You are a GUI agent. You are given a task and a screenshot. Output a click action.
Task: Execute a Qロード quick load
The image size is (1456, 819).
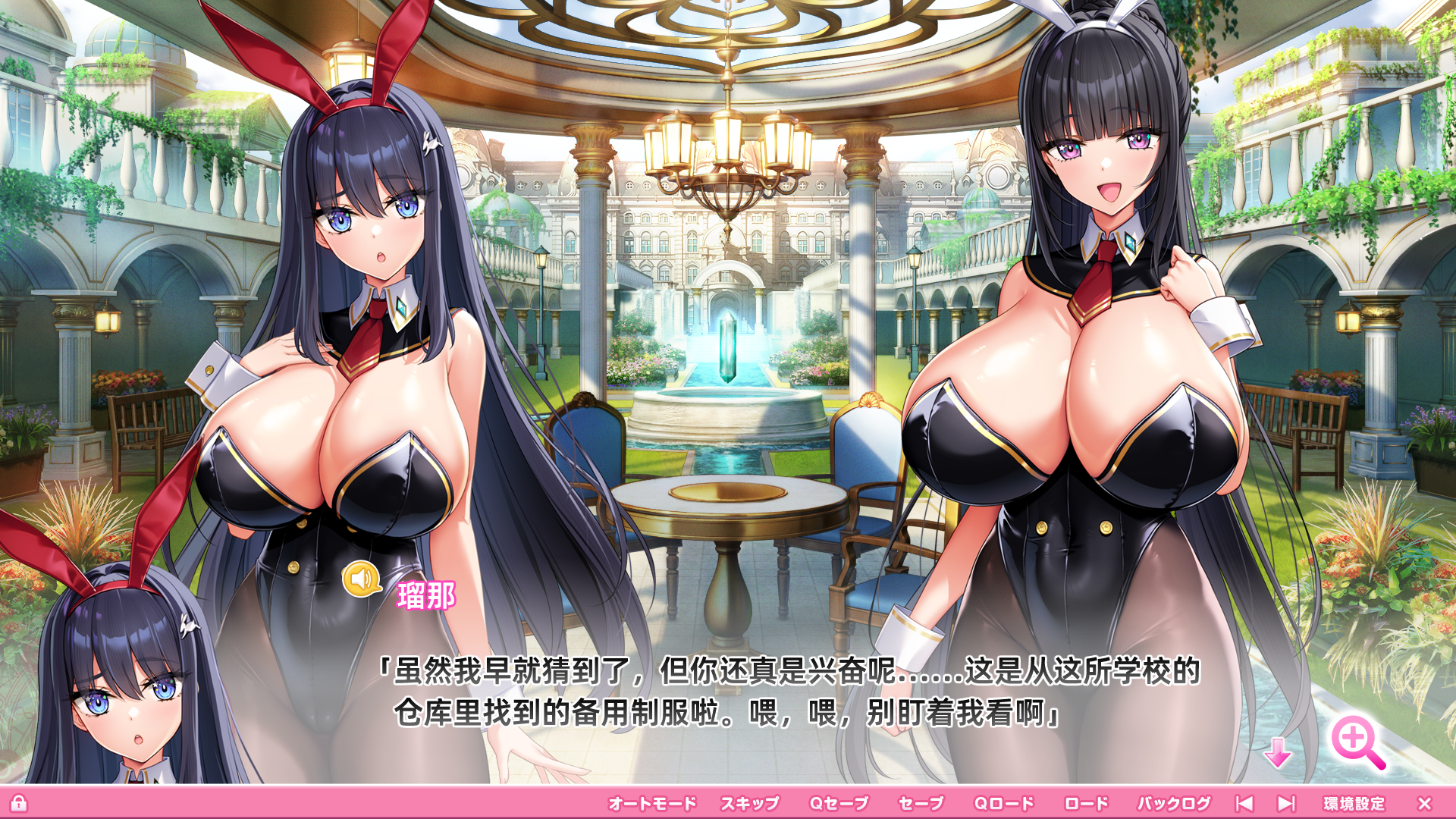click(x=1005, y=800)
